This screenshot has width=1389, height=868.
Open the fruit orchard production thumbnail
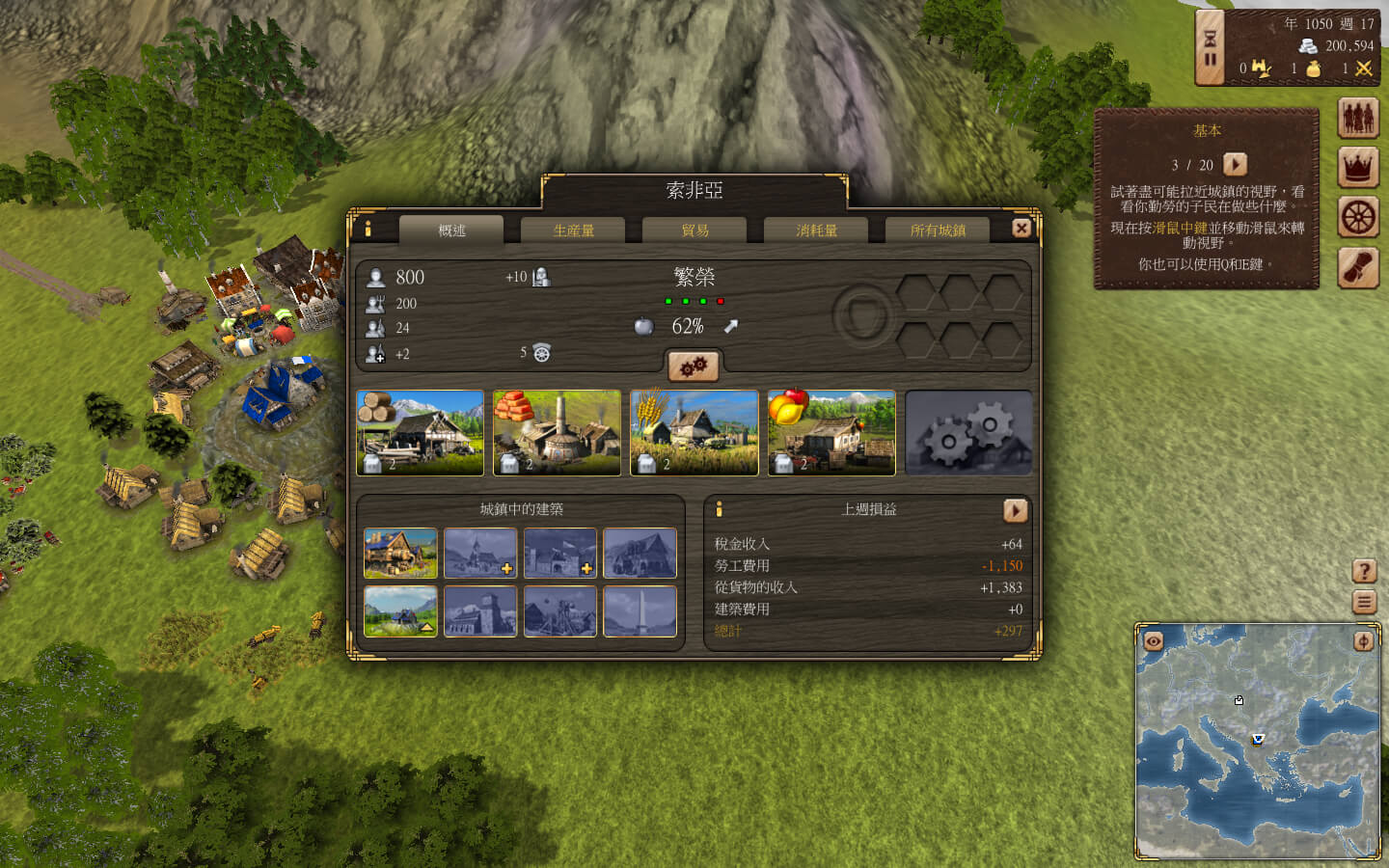click(831, 433)
